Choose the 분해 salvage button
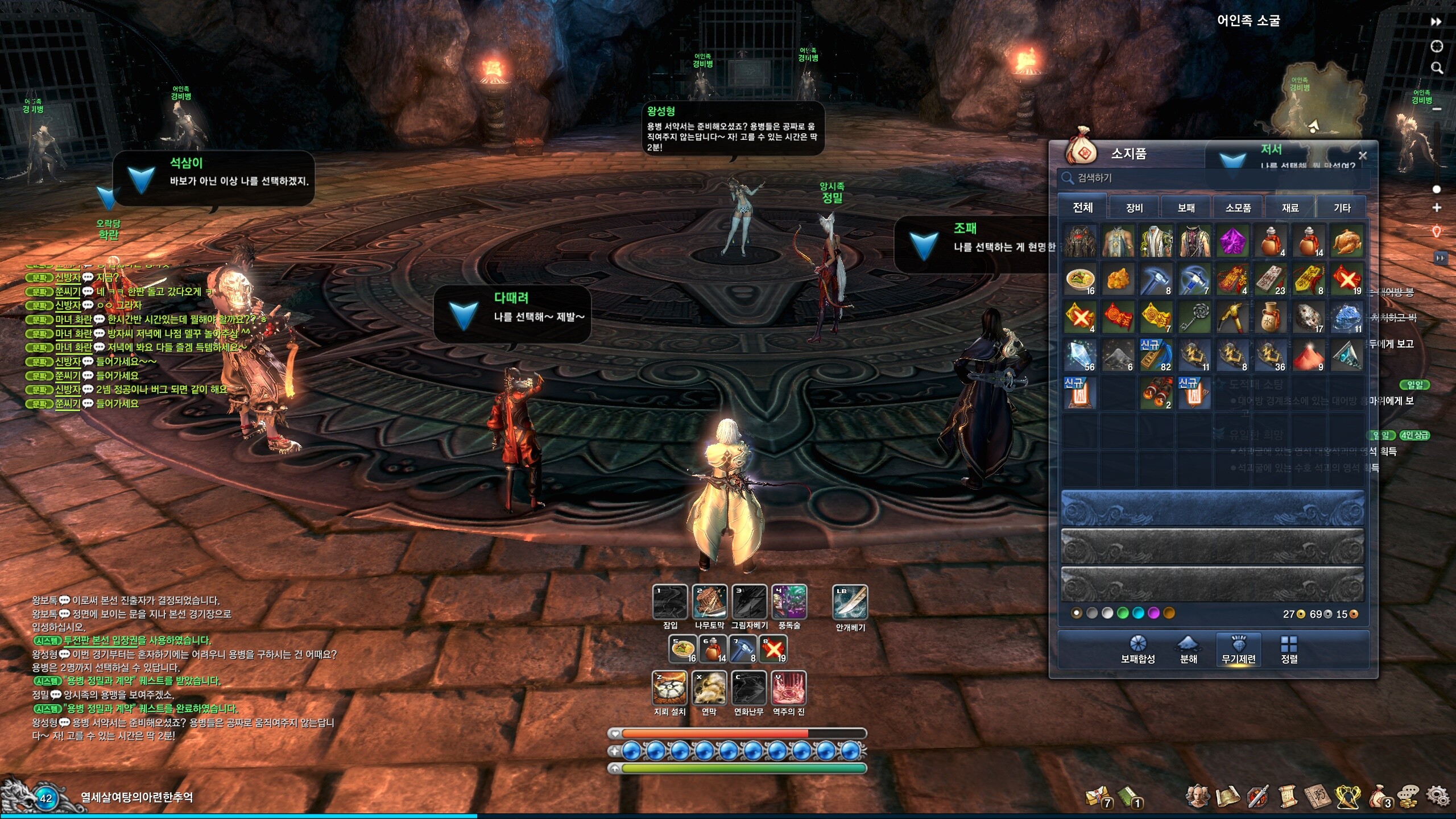 1189,650
